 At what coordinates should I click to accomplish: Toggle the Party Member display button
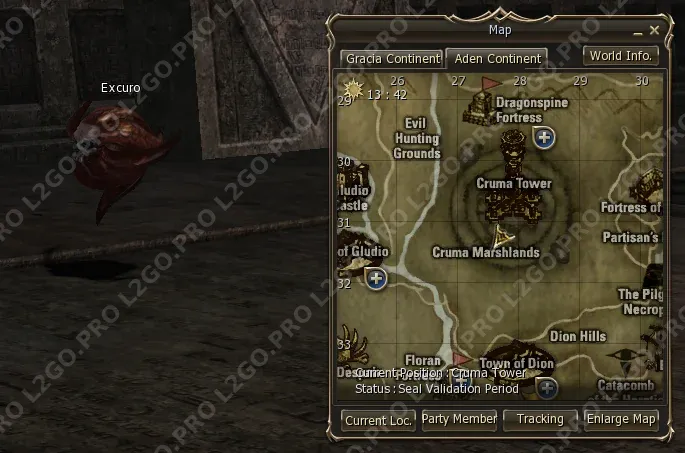(x=459, y=419)
